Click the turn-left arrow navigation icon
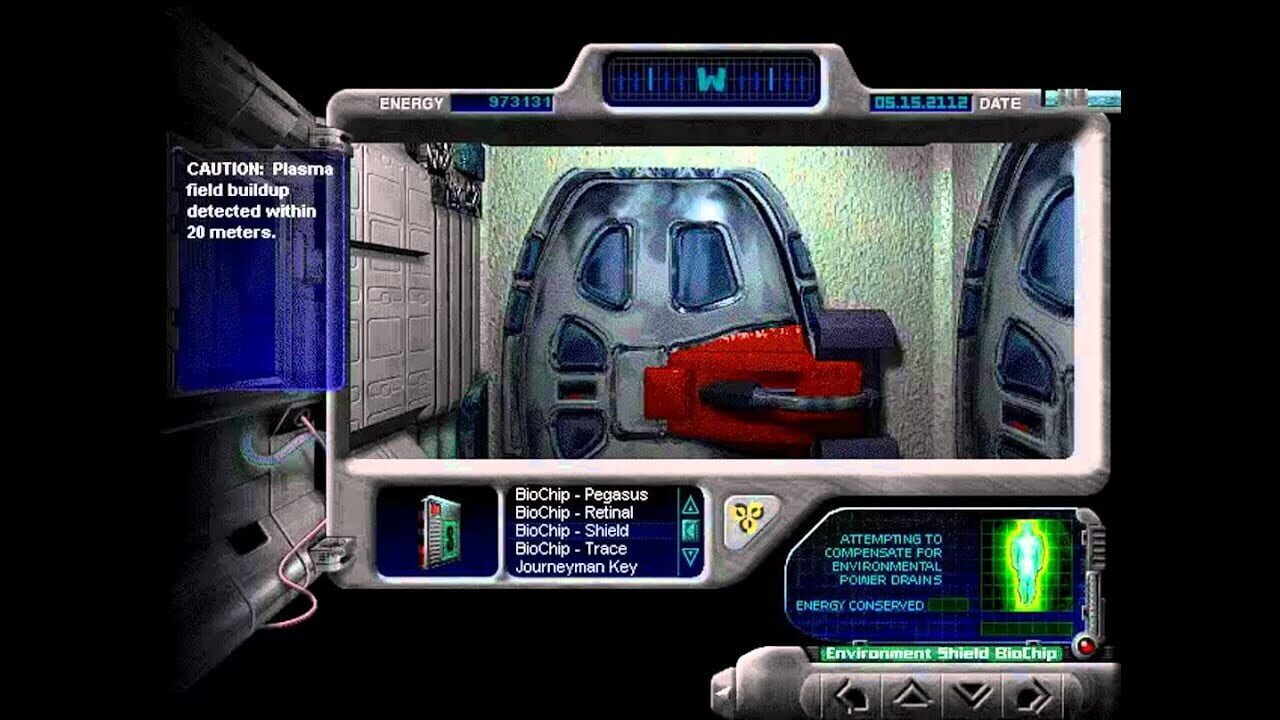This screenshot has width=1280, height=720. (850, 695)
